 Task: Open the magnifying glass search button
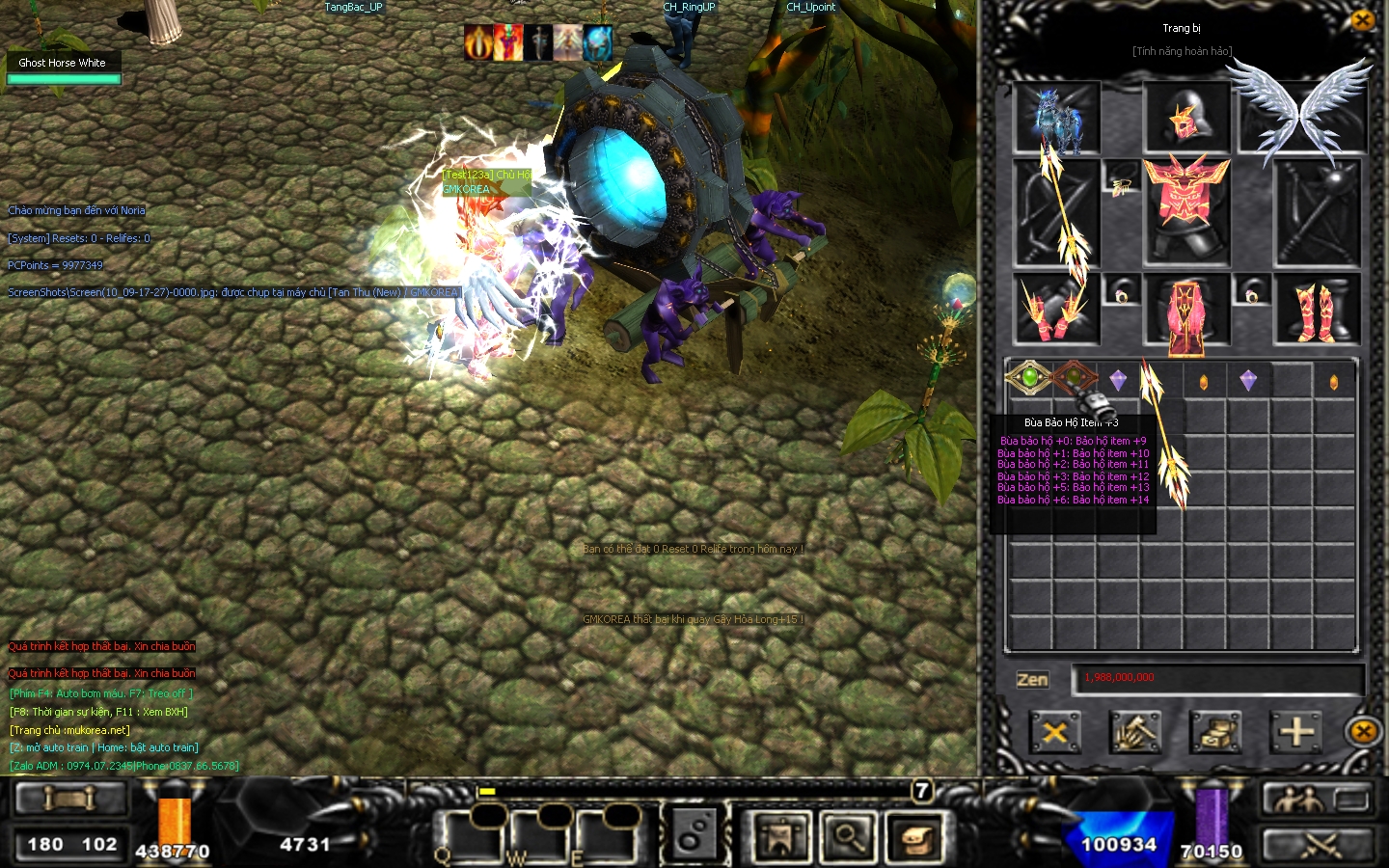[847, 837]
